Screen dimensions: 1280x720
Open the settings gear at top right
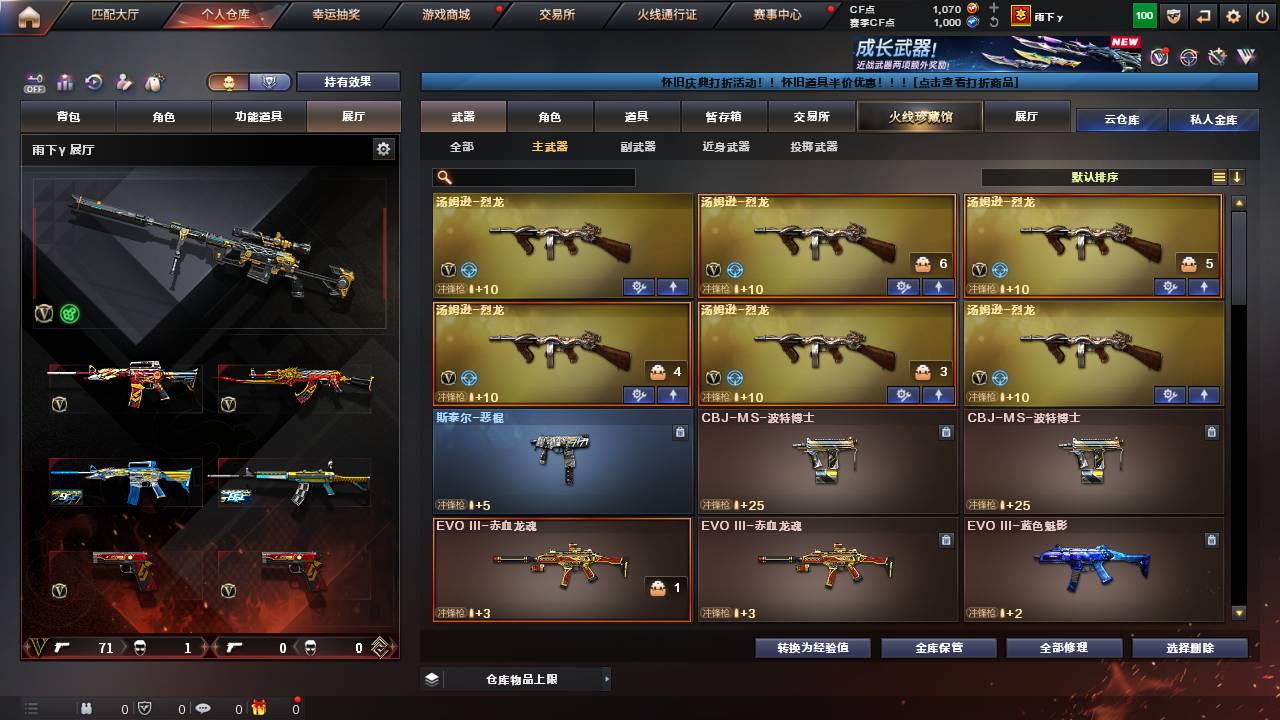1234,15
